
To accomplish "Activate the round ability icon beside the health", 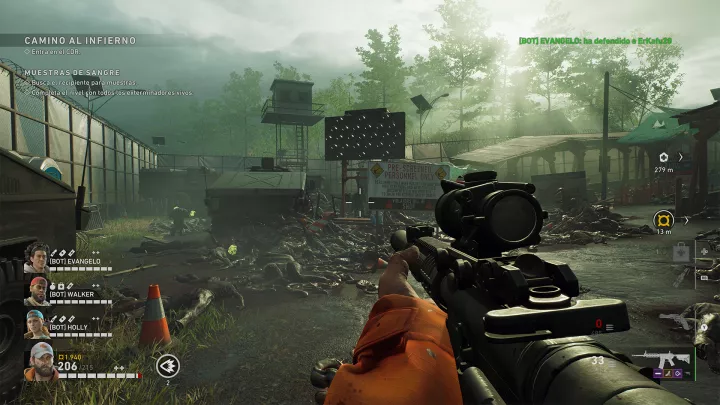I will coord(168,365).
